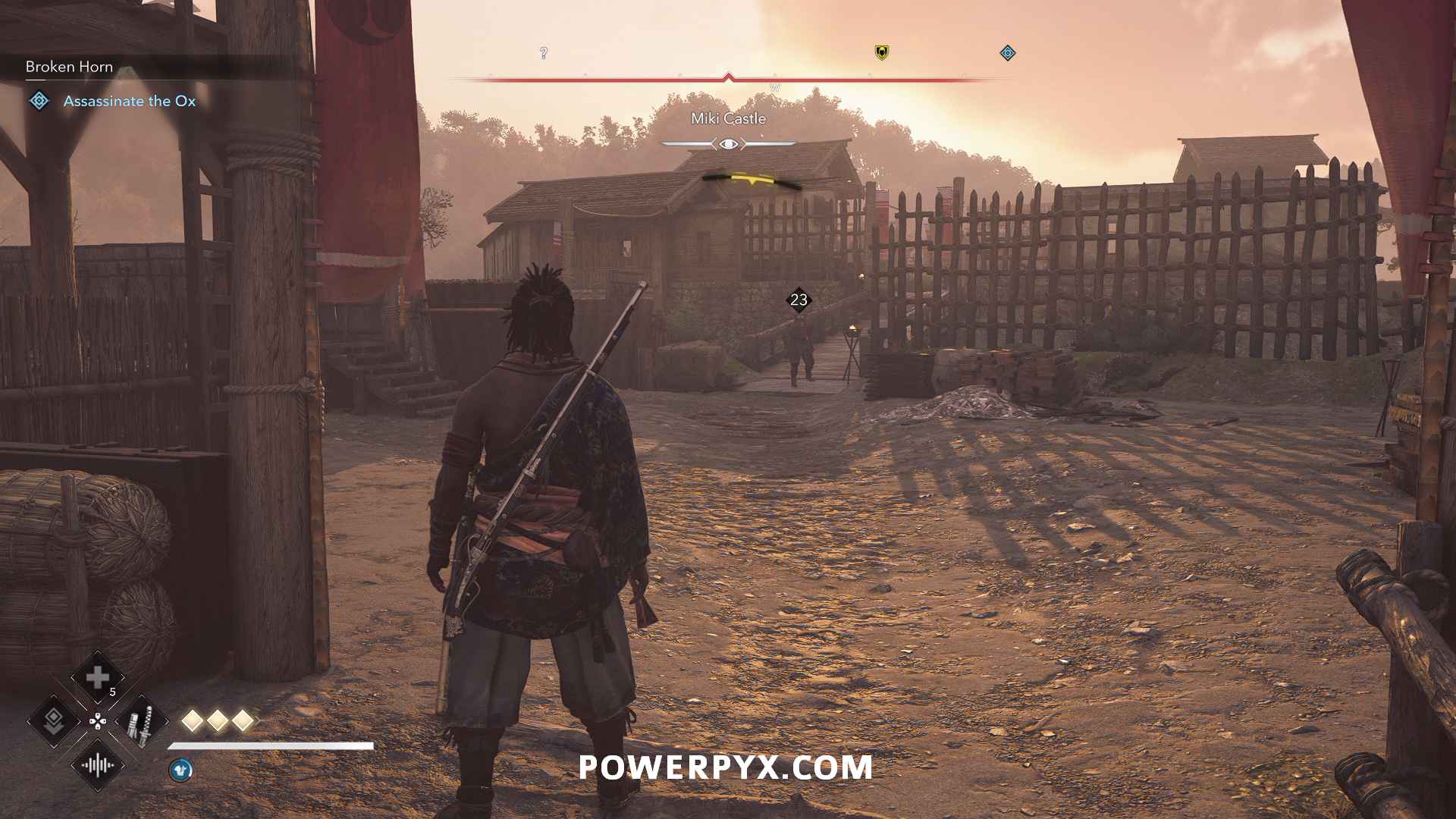
Task: Click the eye detection indicator
Action: (728, 143)
